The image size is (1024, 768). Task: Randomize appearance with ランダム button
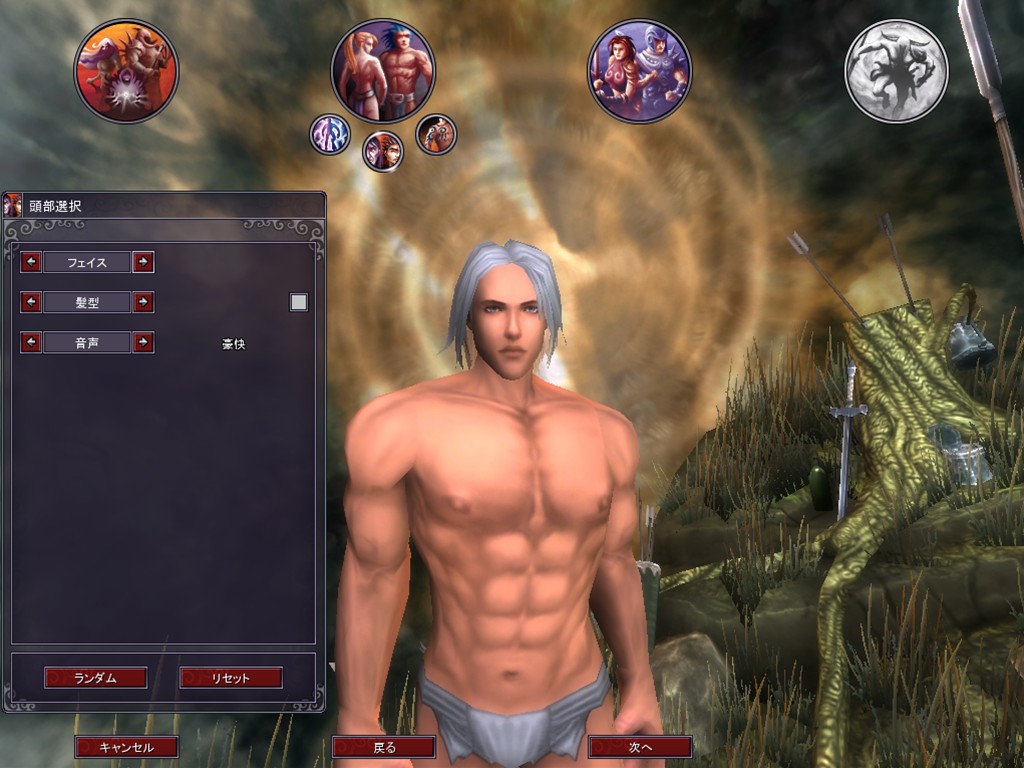coord(96,678)
